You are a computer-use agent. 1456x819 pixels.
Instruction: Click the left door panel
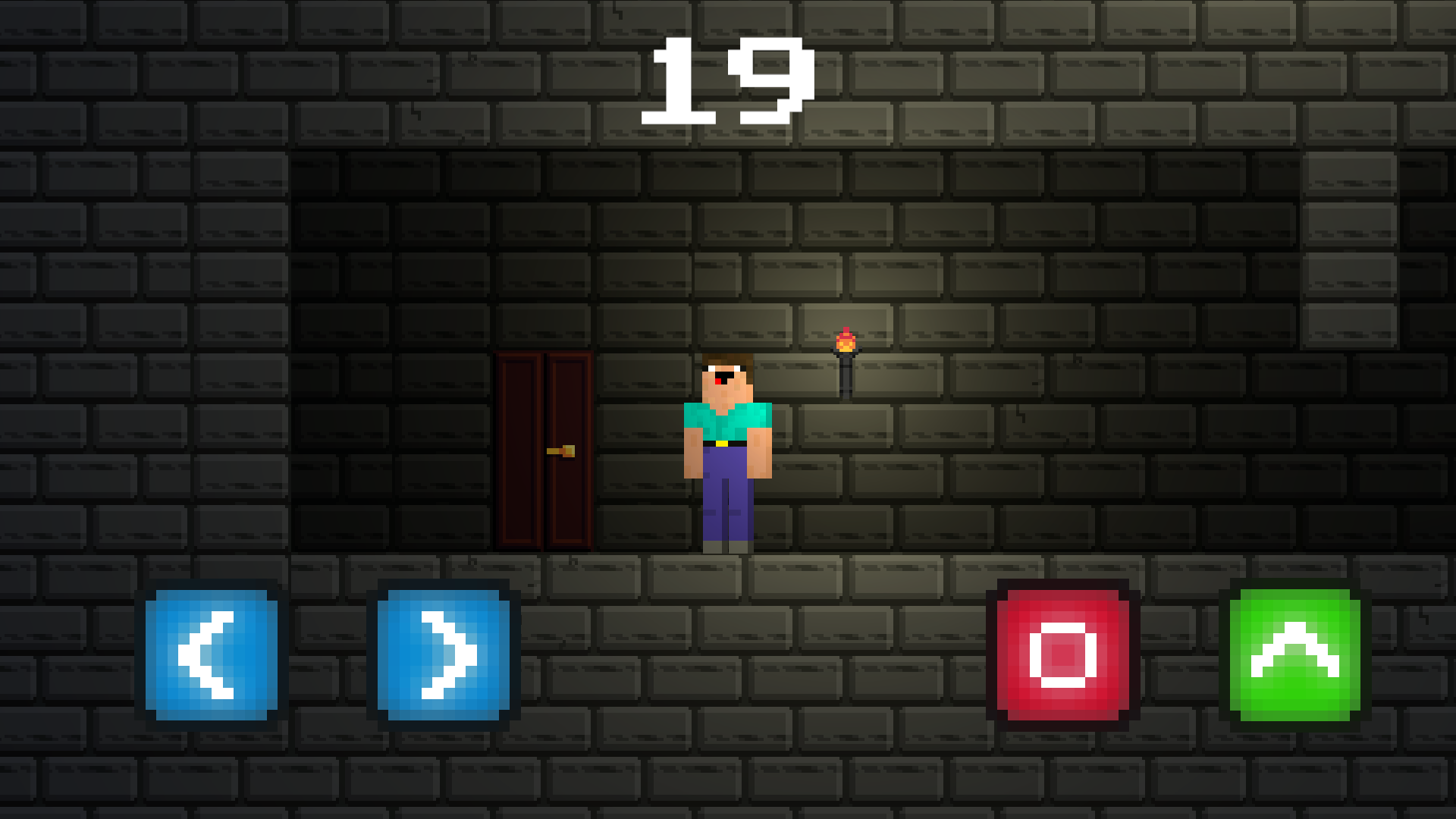pos(520,451)
